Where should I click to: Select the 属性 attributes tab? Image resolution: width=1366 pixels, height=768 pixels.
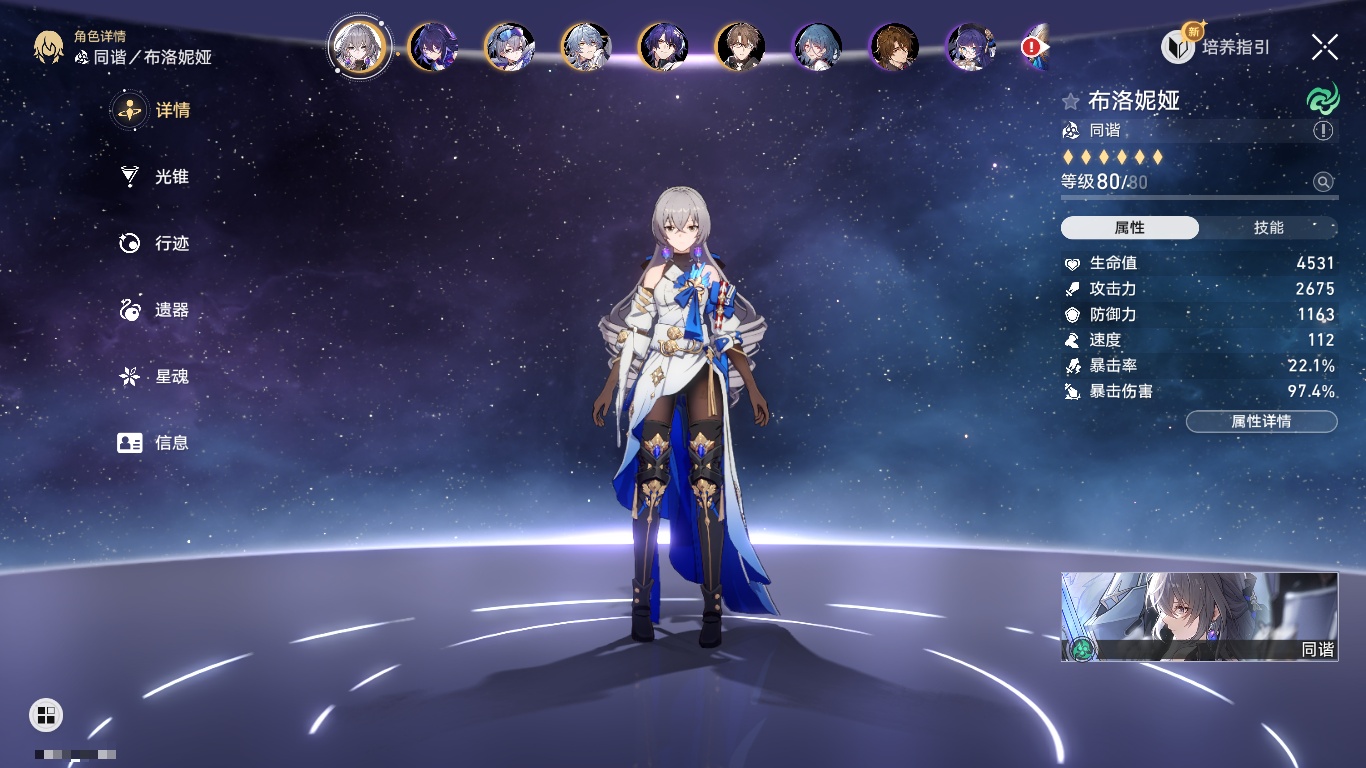[x=1130, y=228]
